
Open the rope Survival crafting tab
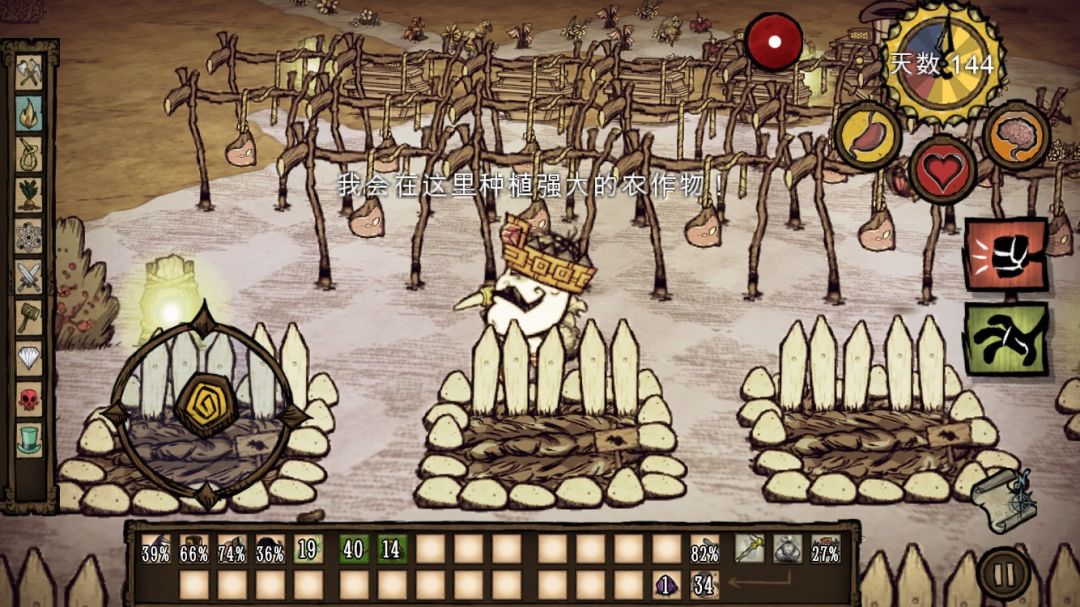click(29, 153)
